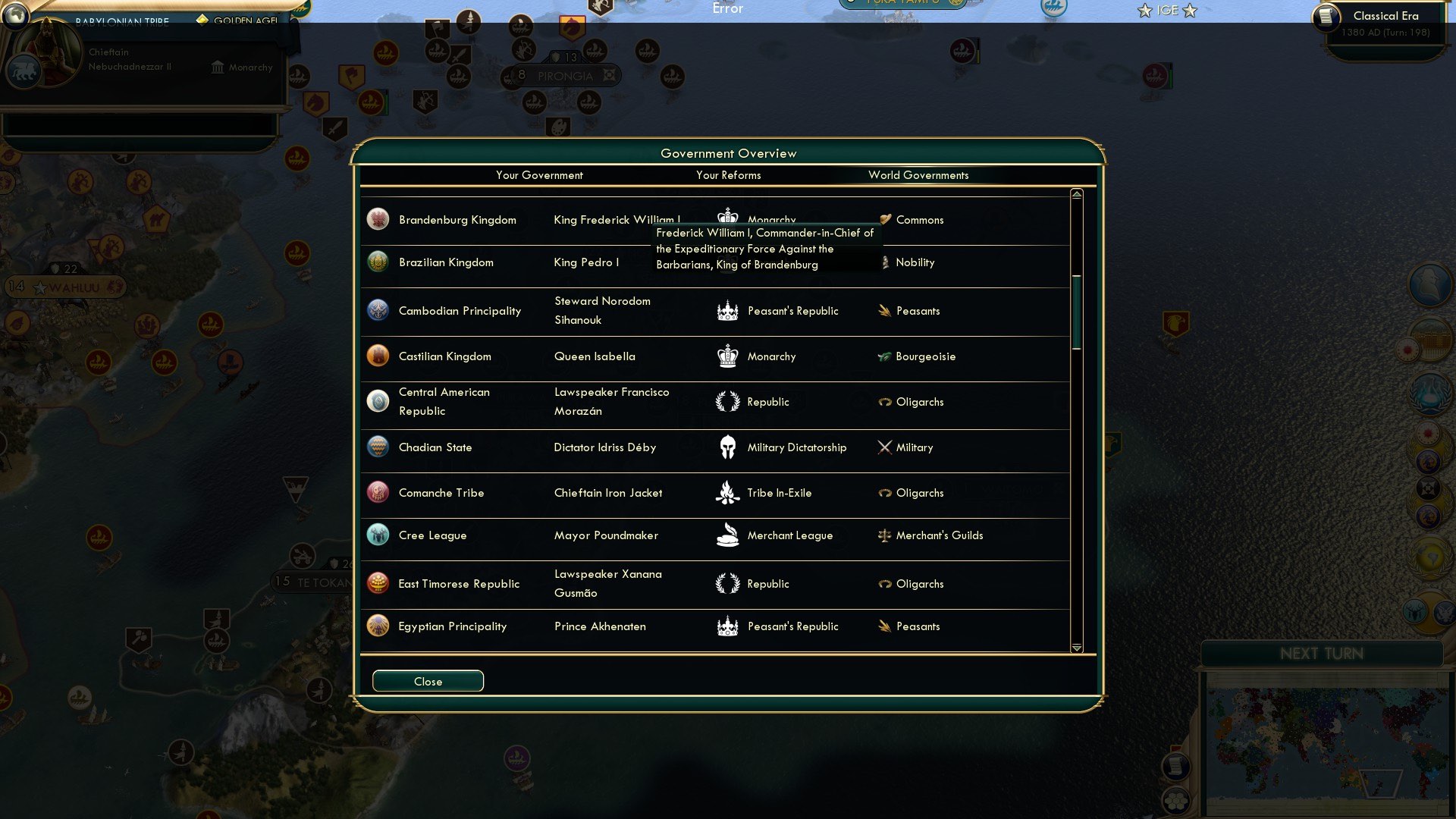Click the Merchant League scales icon for Cree League
The height and width of the screenshot is (819, 1456).
coord(728,535)
